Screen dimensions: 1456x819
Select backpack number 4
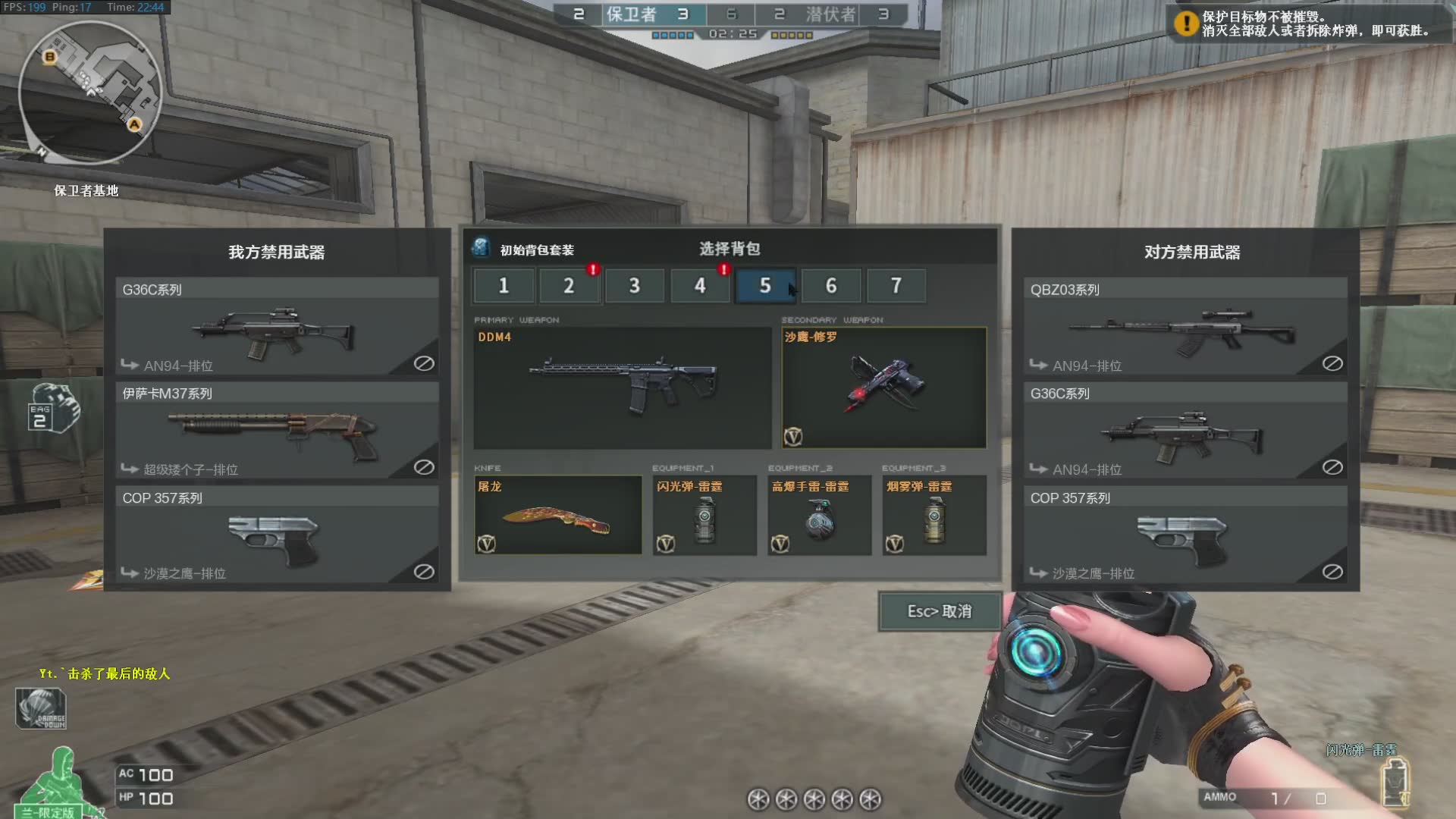pos(700,286)
